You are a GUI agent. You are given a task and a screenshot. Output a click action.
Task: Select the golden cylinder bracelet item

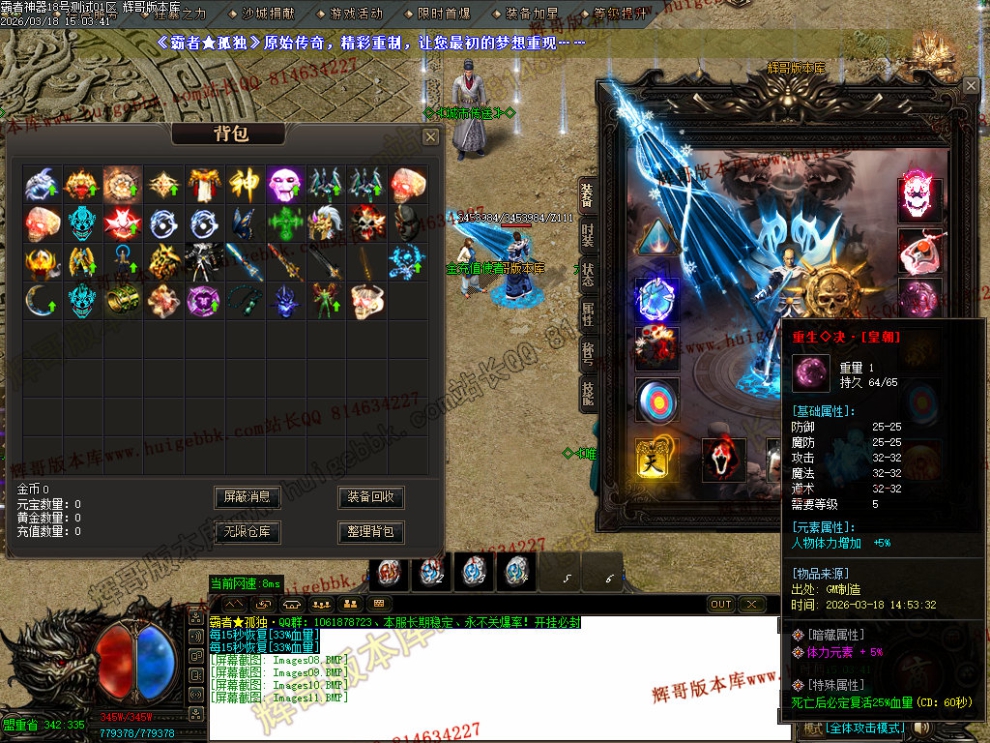click(x=123, y=299)
